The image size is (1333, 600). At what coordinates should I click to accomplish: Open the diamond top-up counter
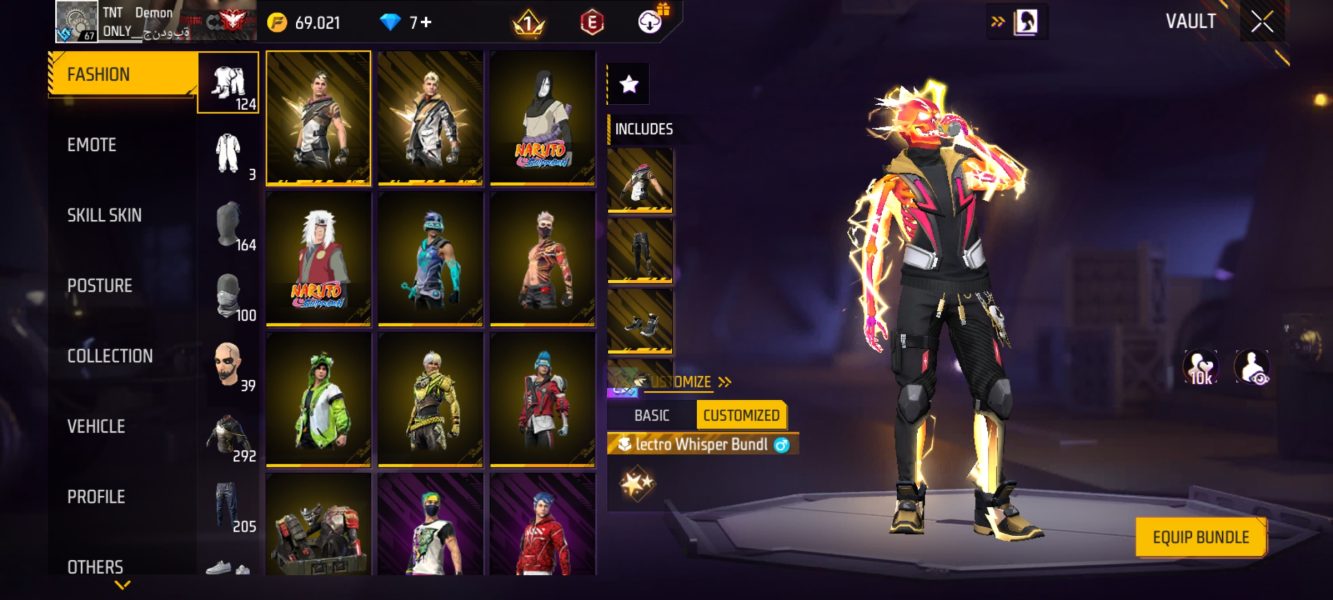407,22
